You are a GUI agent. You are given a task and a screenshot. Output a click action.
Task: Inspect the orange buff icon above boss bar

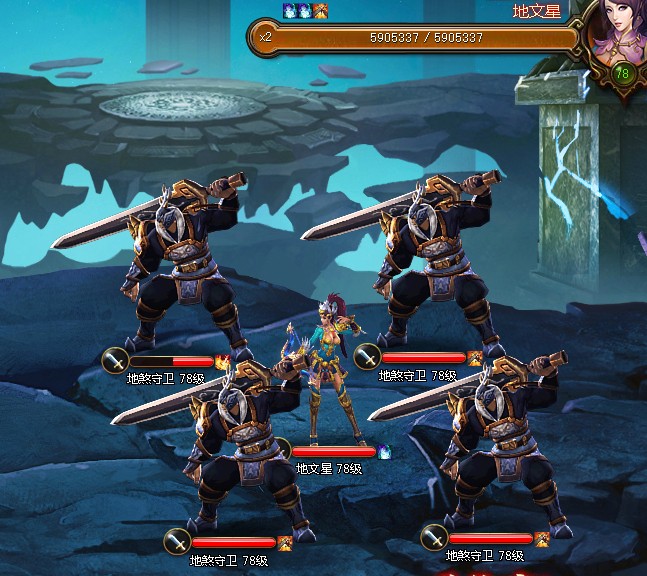click(x=320, y=11)
